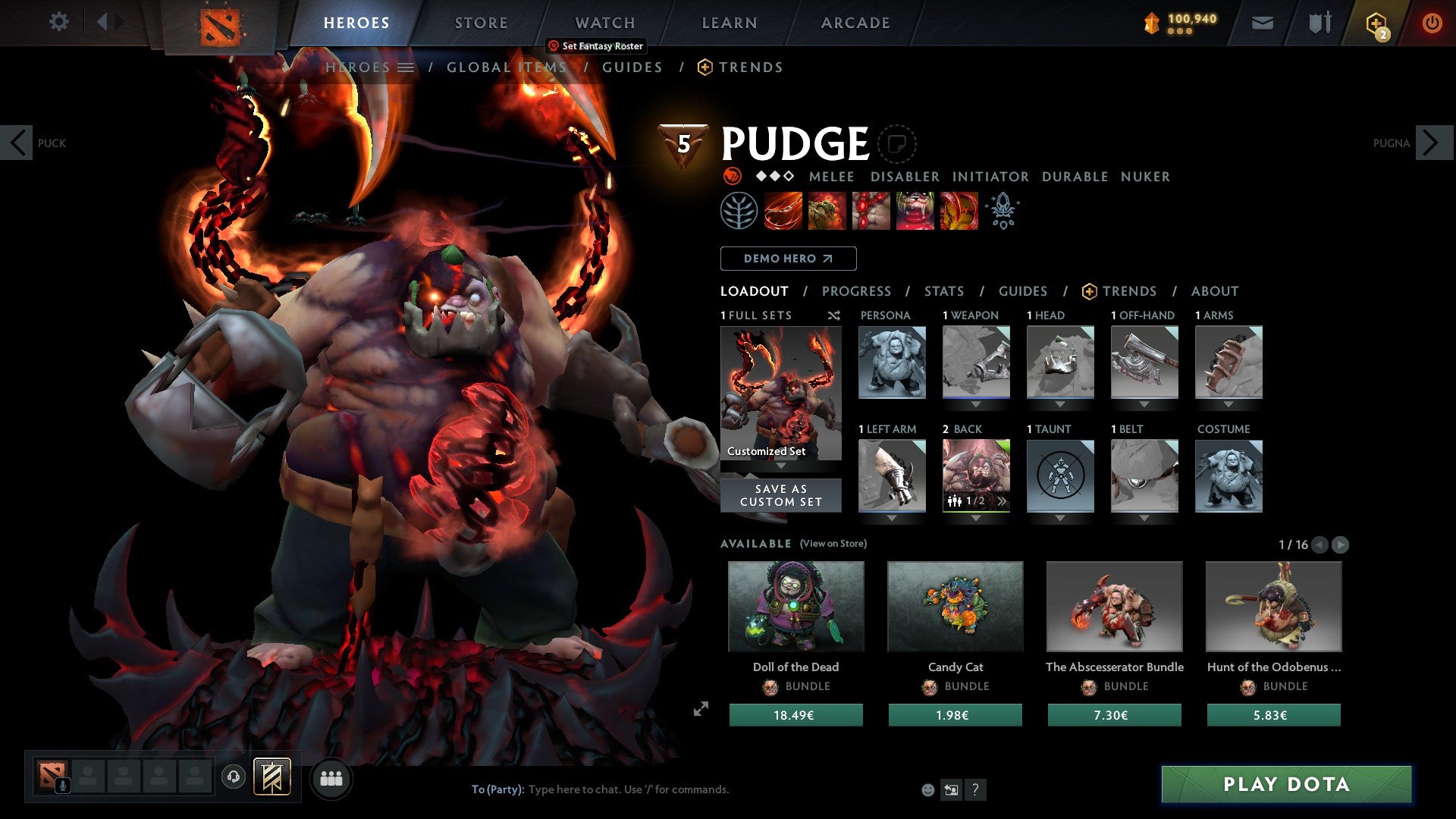Toggle mute on the party microphone
Image resolution: width=1456 pixels, height=819 pixels.
tap(62, 784)
